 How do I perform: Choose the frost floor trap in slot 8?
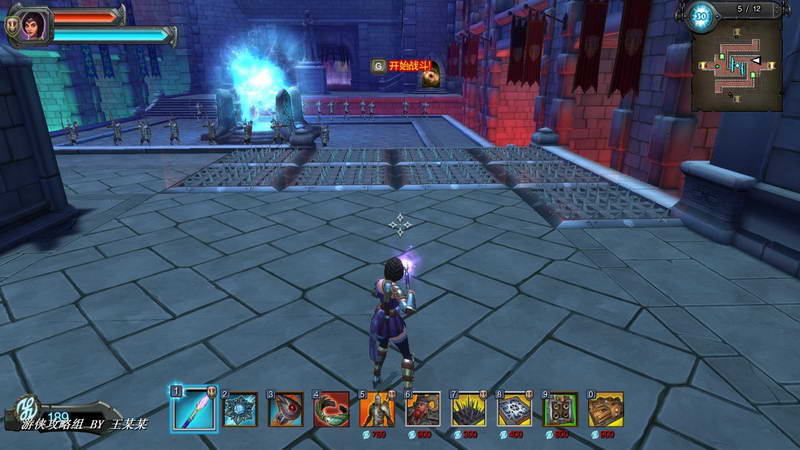[x=515, y=409]
